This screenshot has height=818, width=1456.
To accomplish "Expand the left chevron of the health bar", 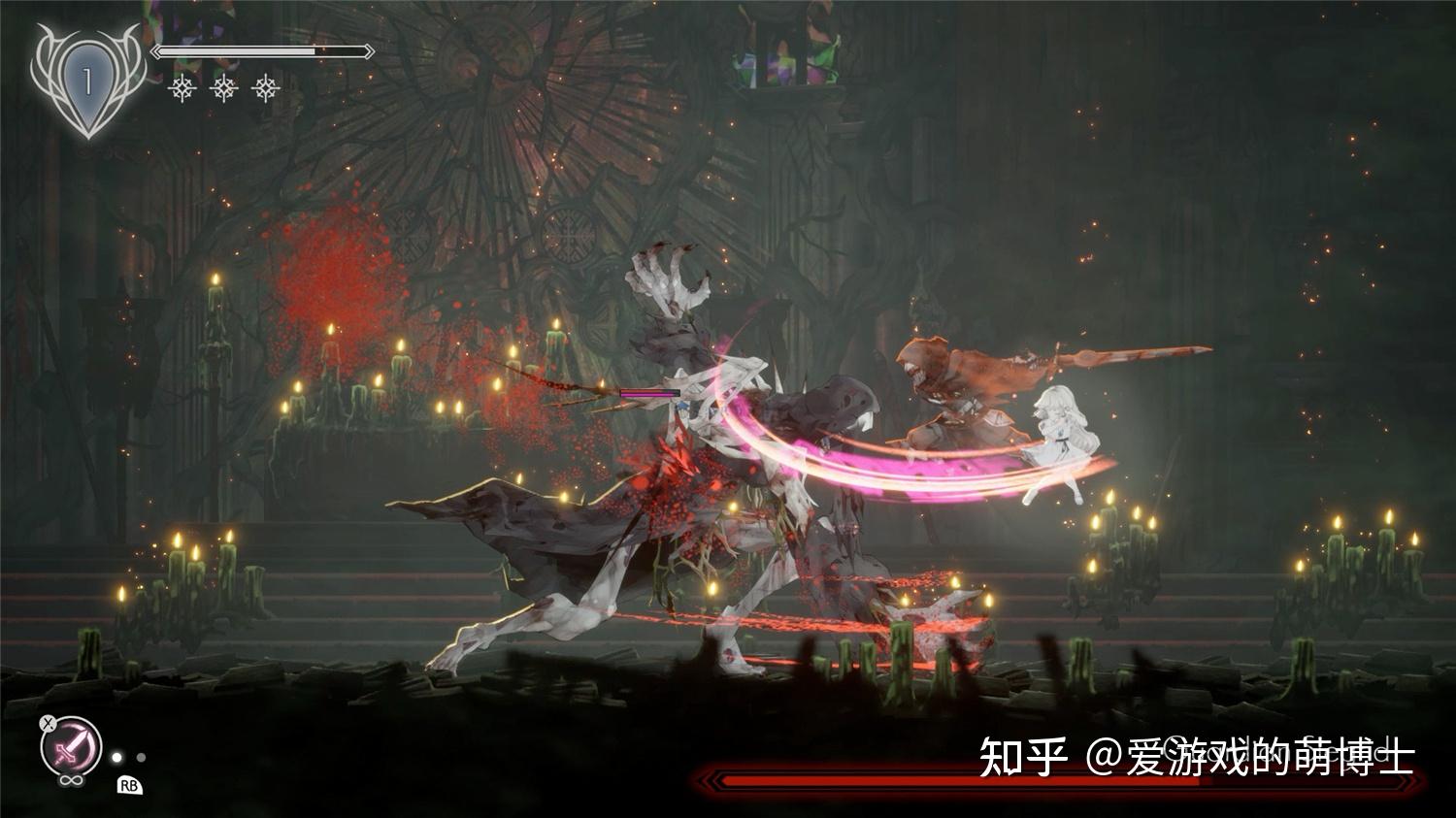I will (155, 51).
